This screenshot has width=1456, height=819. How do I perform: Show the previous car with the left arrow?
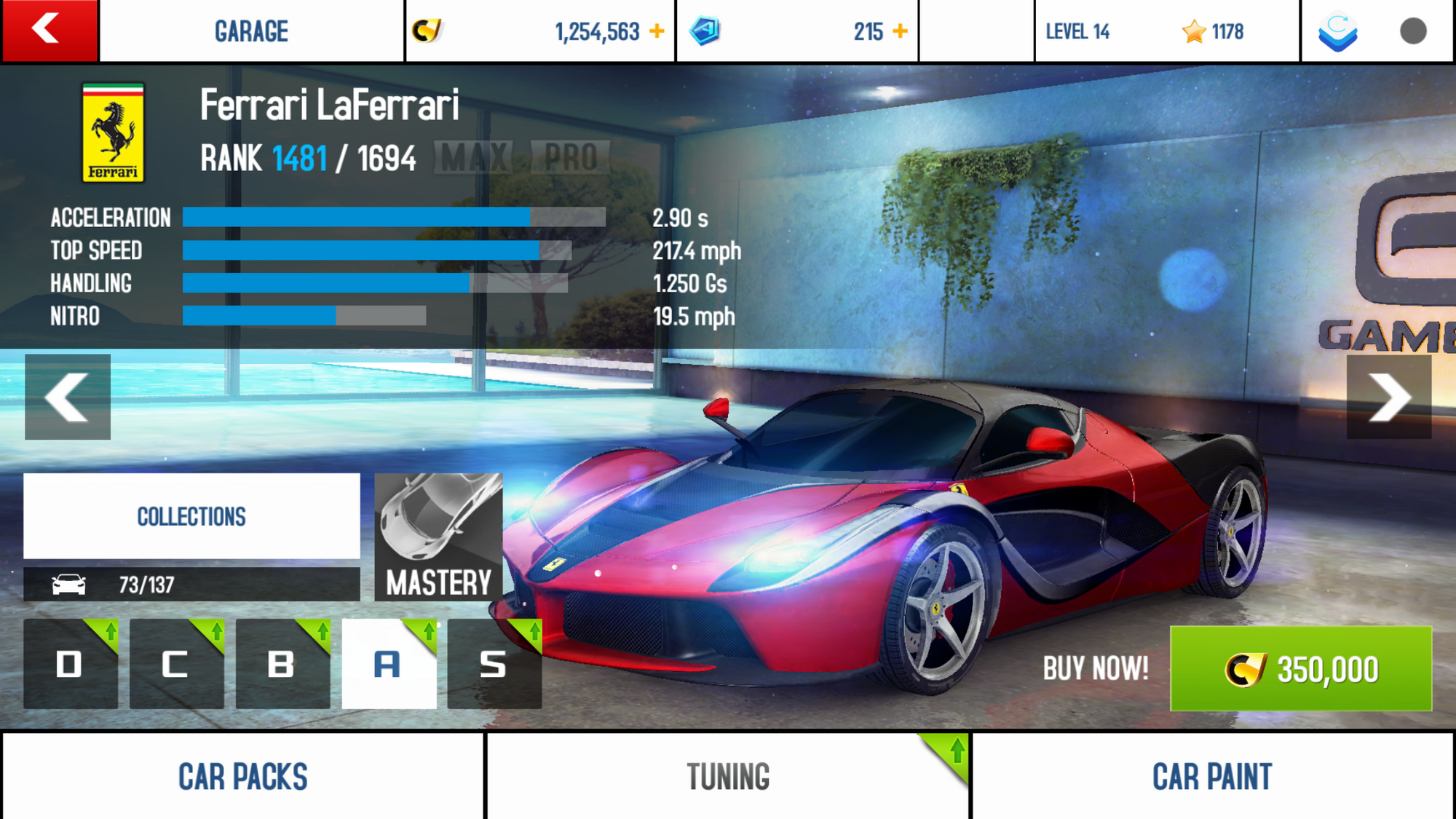[x=68, y=397]
